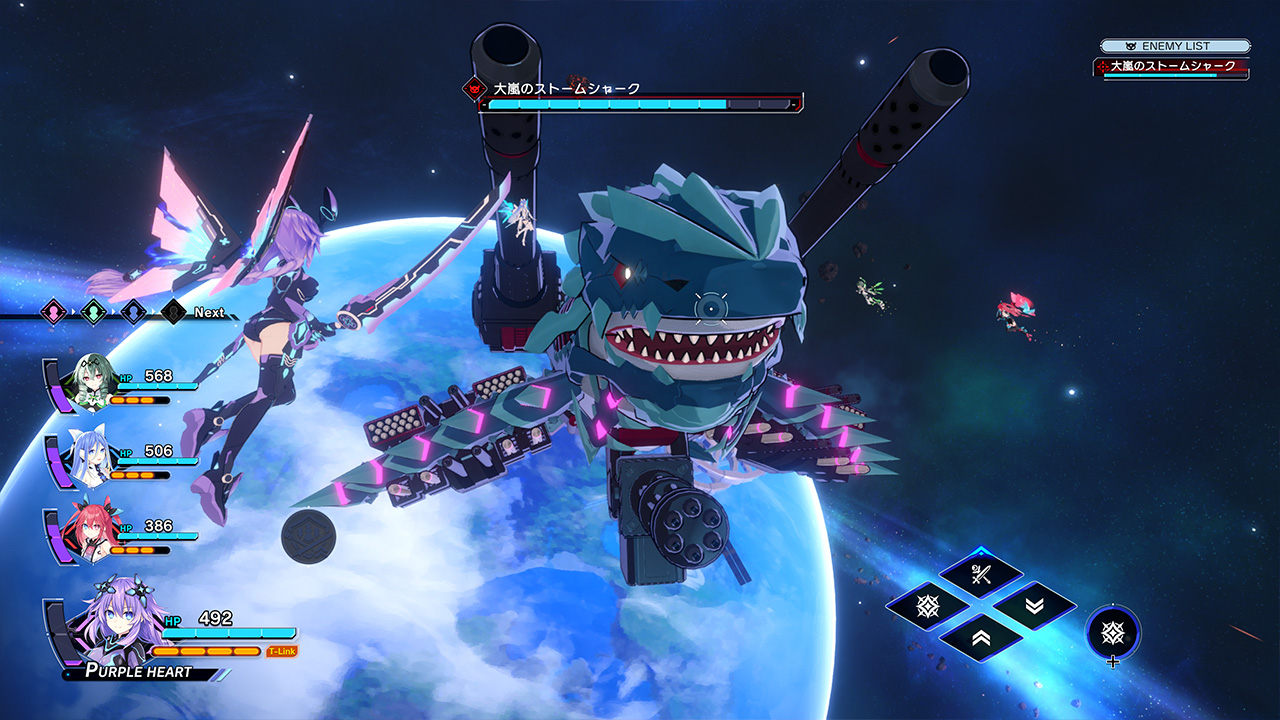Viewport: 1280px width, 720px height.
Task: Choose the double down-chevron command
Action: [x=1034, y=606]
